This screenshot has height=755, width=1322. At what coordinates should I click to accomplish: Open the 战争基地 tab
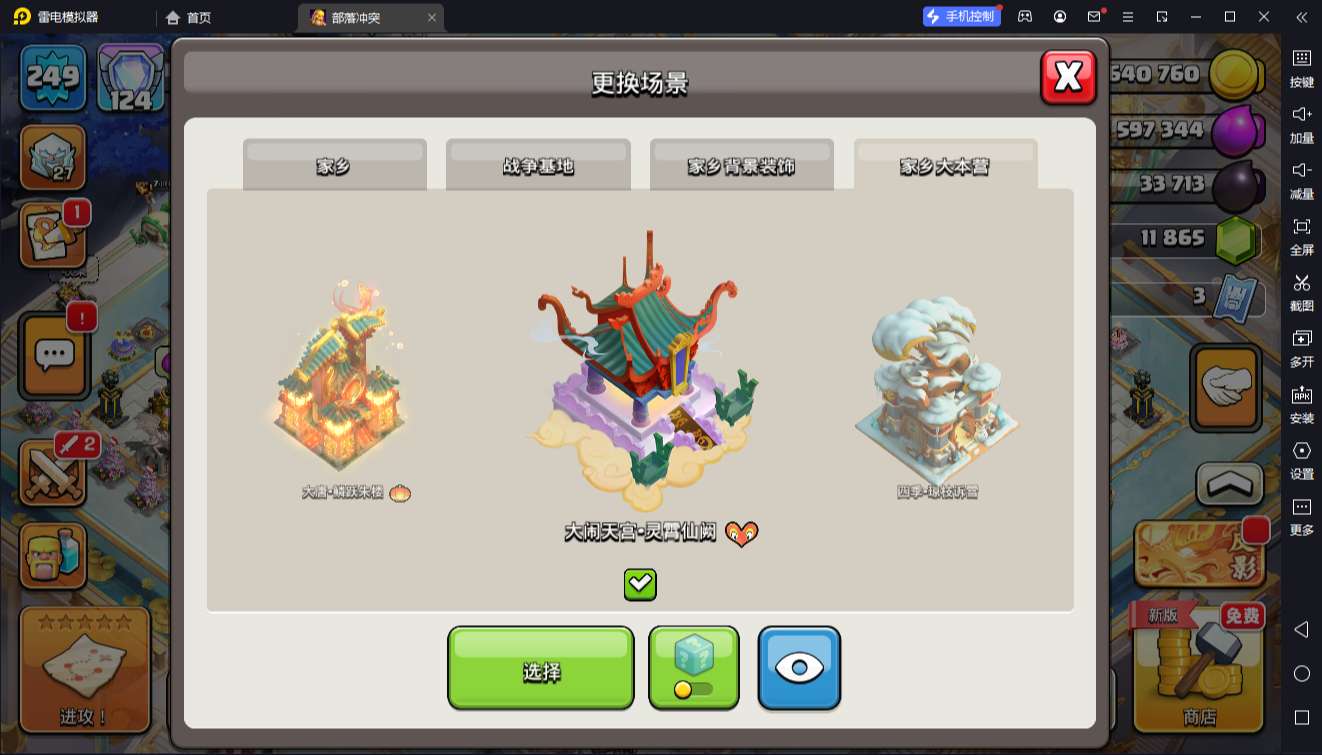[538, 166]
